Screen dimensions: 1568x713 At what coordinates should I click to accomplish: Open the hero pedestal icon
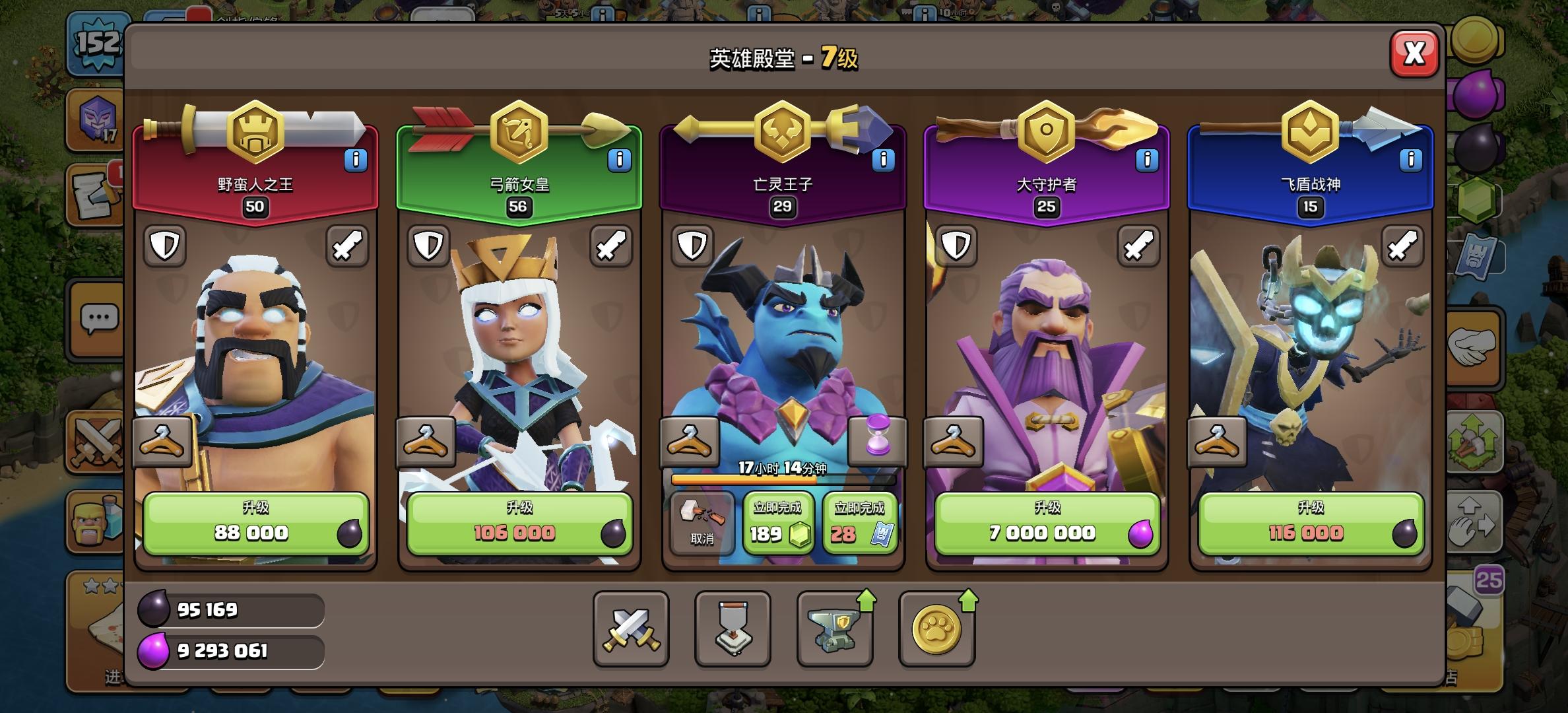click(x=733, y=630)
